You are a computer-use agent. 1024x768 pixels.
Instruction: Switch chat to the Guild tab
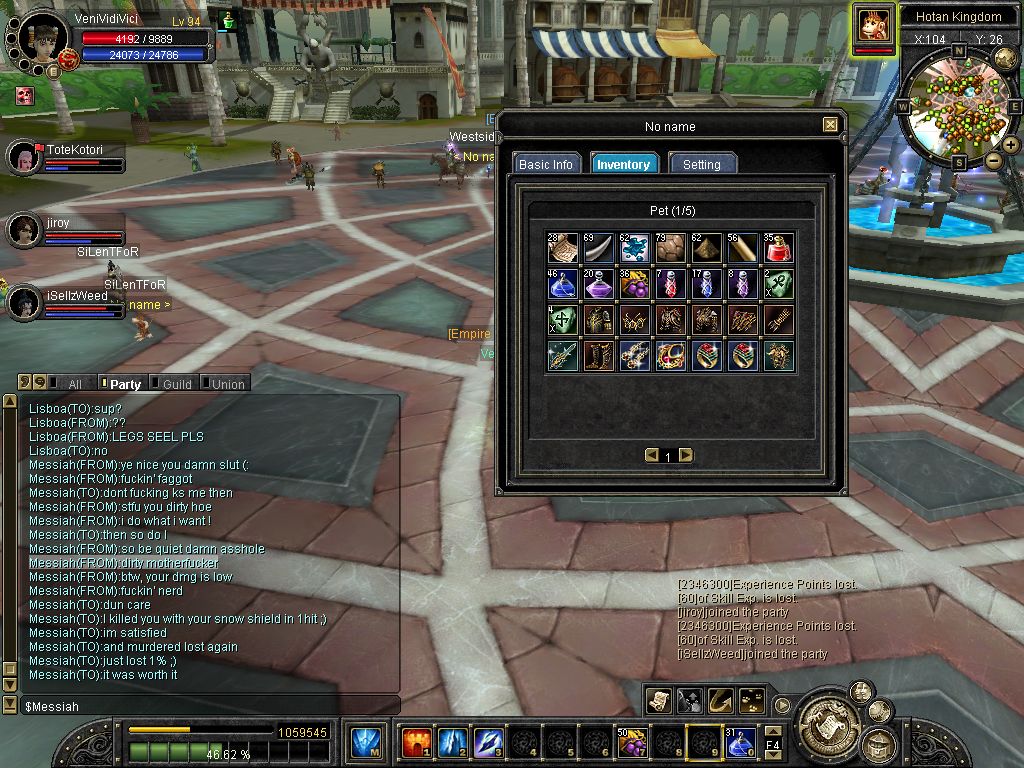177,384
